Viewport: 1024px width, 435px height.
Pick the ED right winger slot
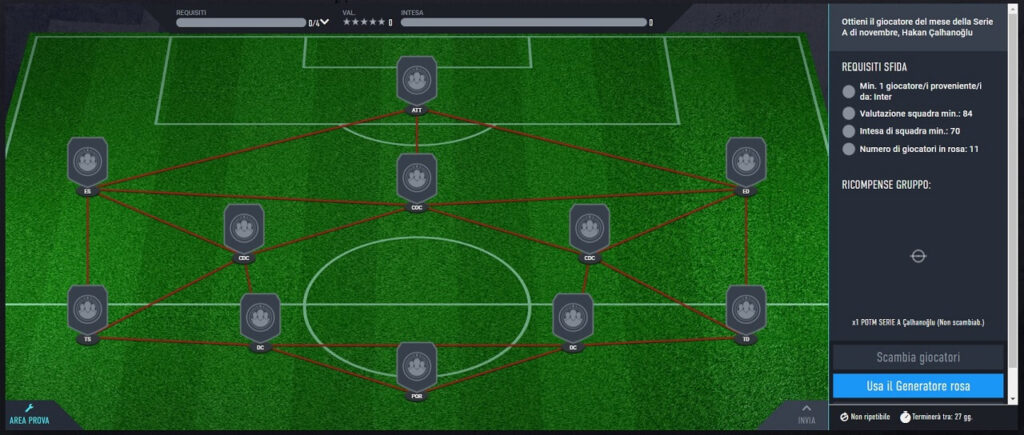pos(745,163)
